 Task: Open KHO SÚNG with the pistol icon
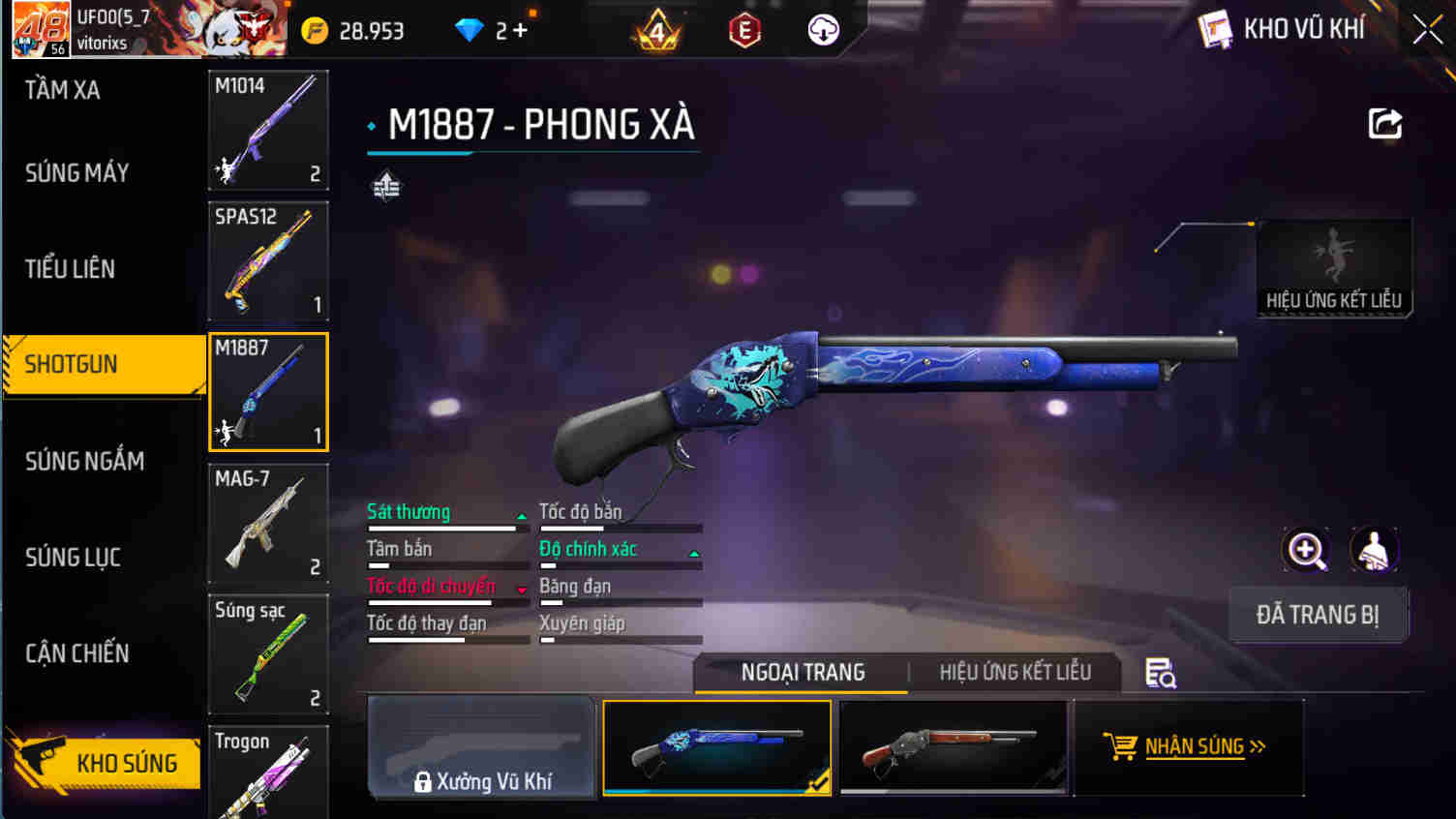(104, 764)
